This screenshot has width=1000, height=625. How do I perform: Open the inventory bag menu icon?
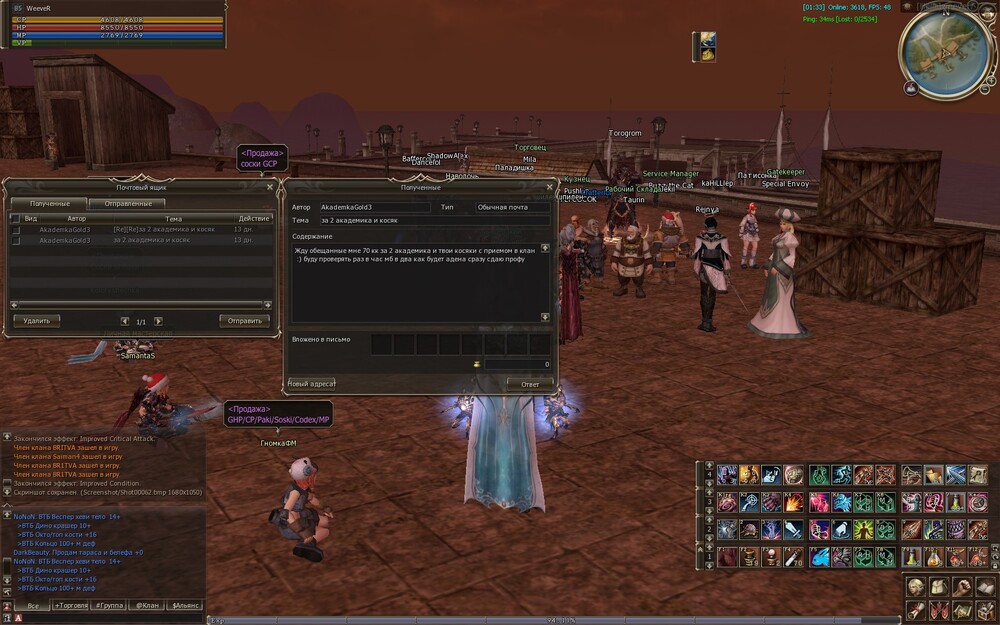coord(937,586)
